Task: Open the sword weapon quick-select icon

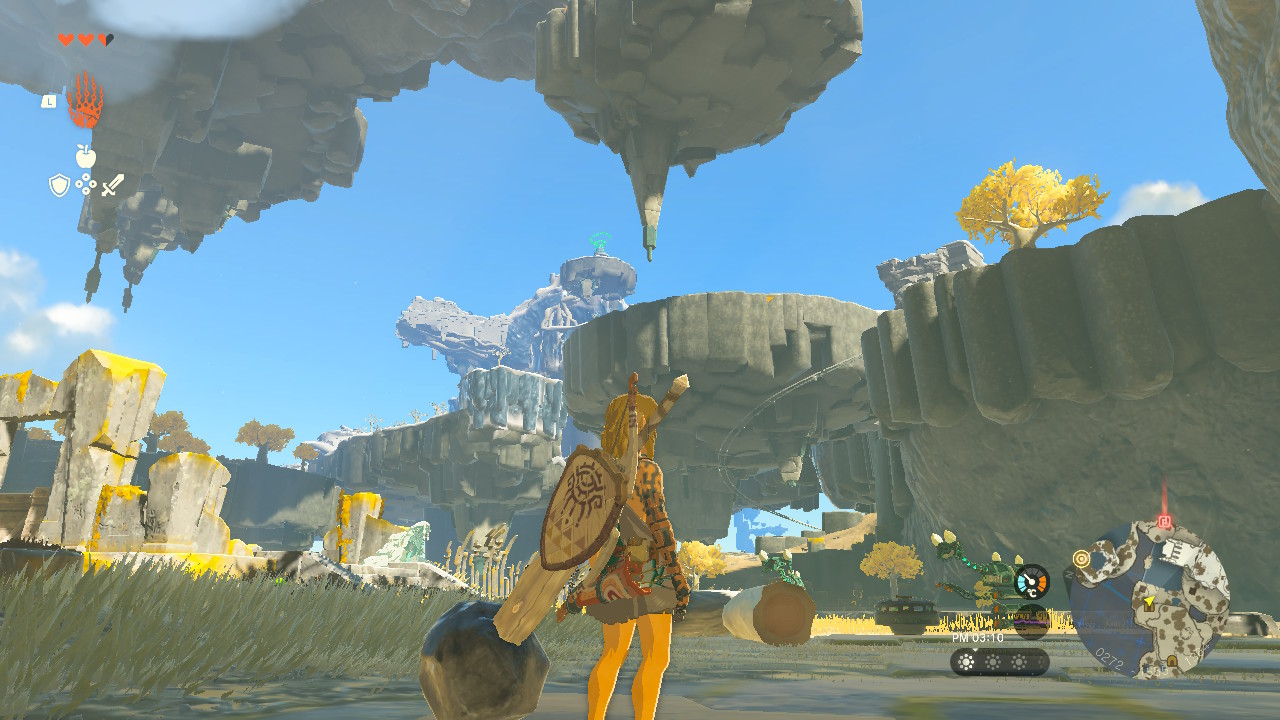Action: pyautogui.click(x=113, y=185)
